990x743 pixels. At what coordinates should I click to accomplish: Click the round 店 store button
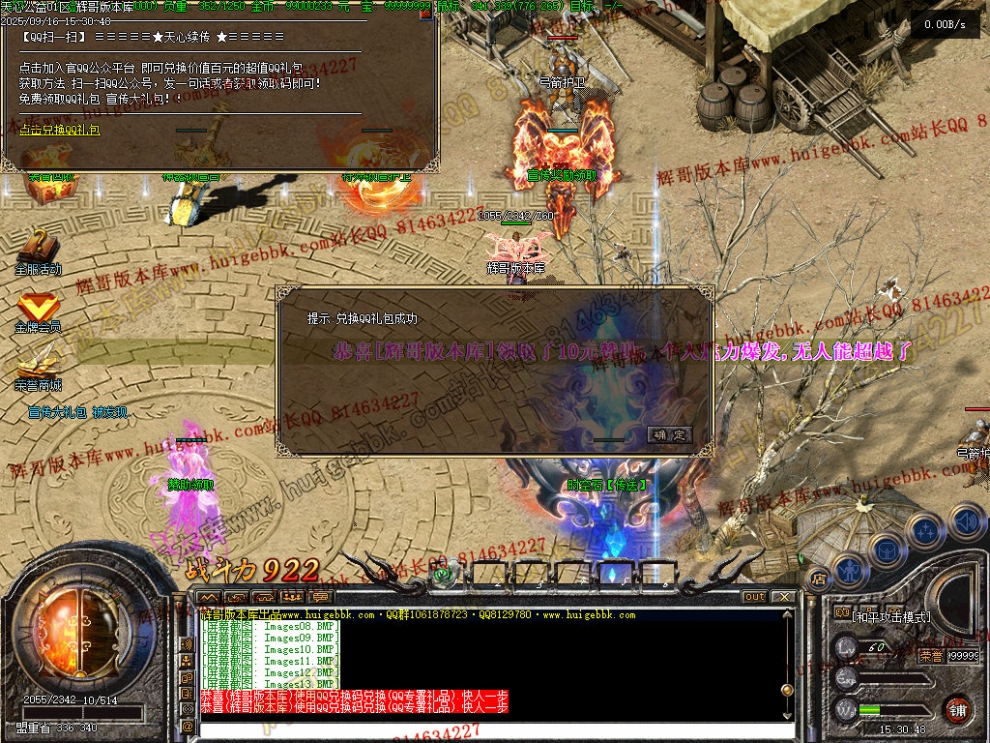click(818, 577)
